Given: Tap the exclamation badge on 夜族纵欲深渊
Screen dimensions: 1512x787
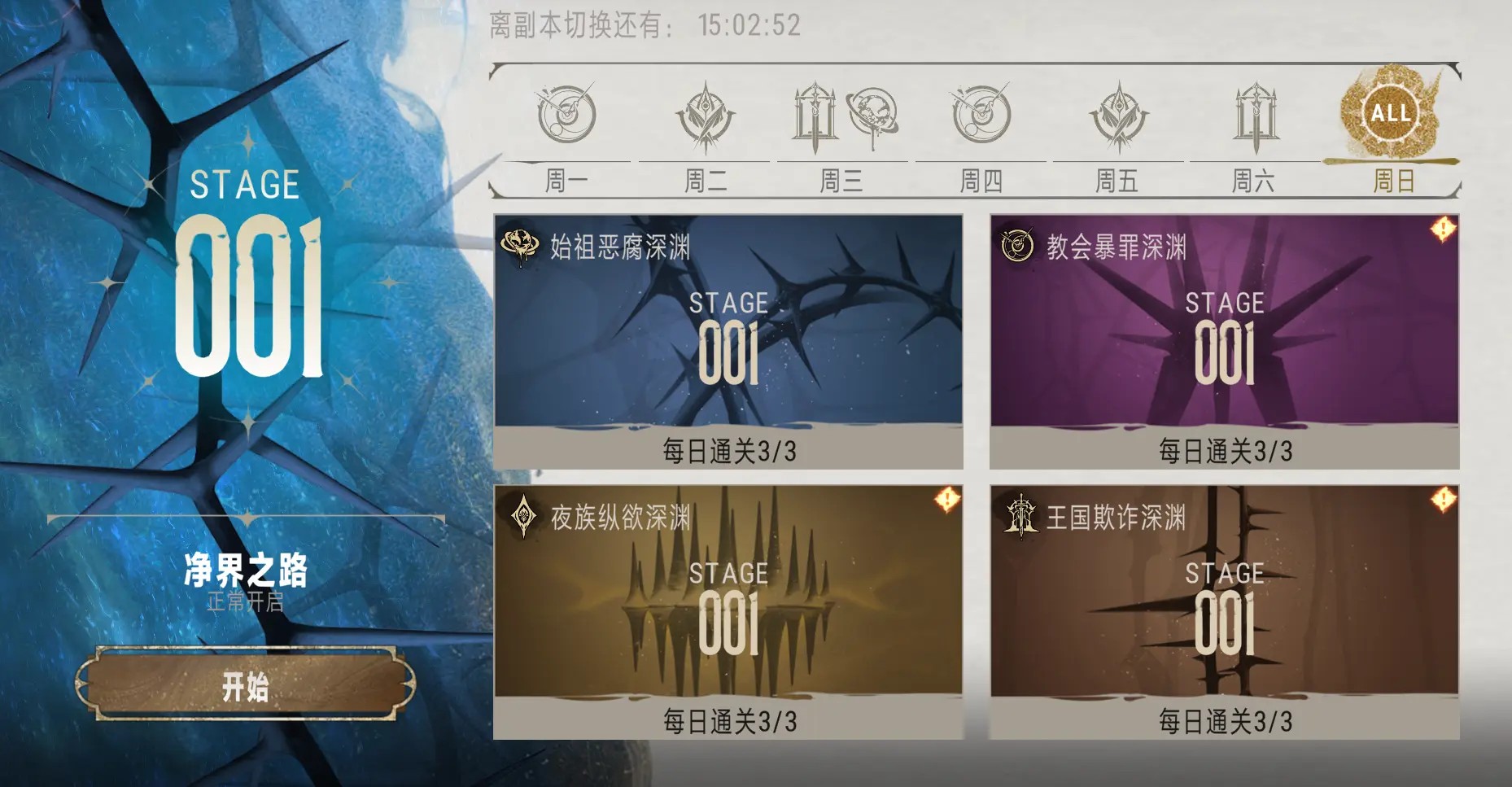Looking at the screenshot, I should click(946, 500).
